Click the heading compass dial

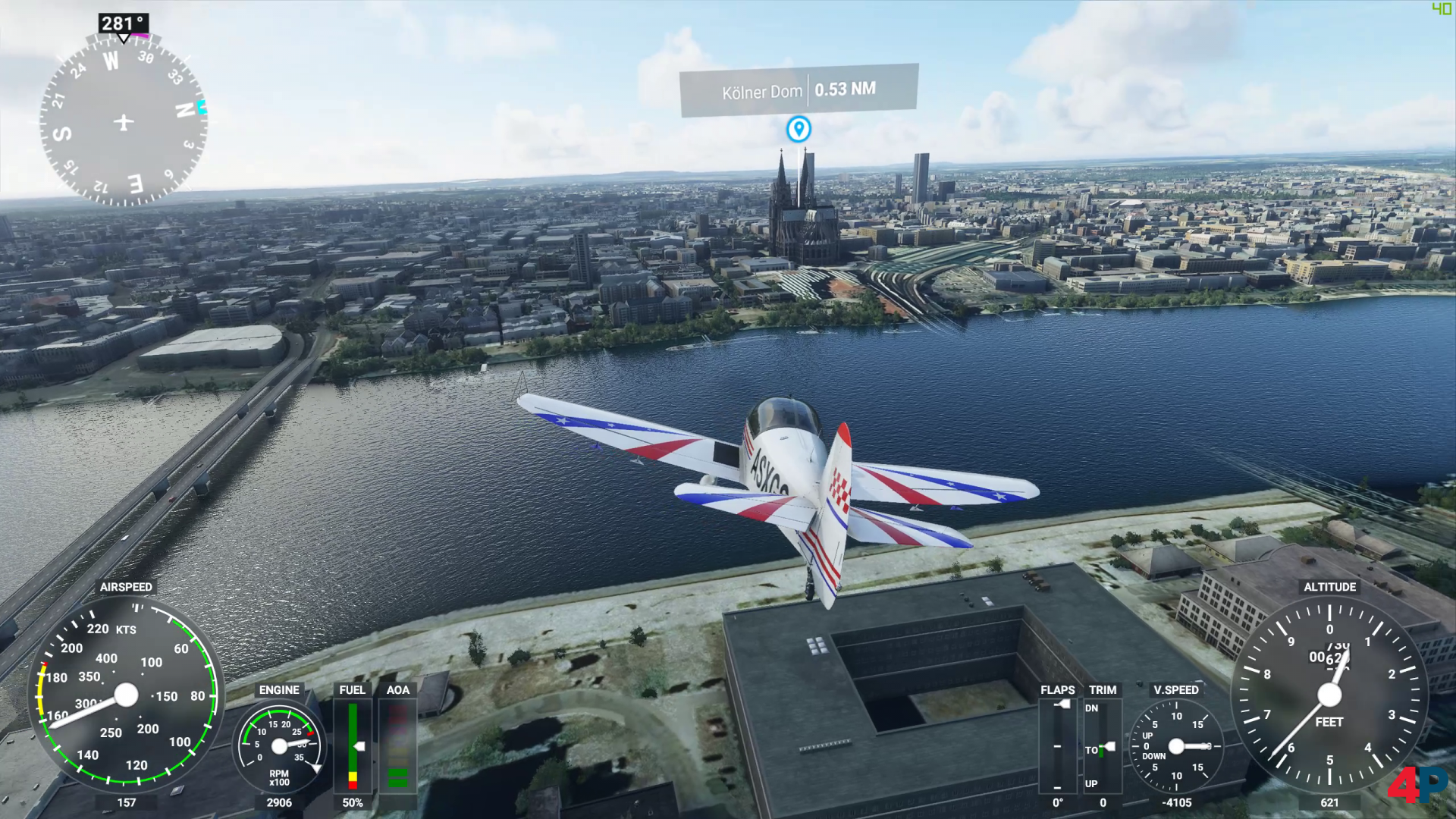tap(124, 121)
